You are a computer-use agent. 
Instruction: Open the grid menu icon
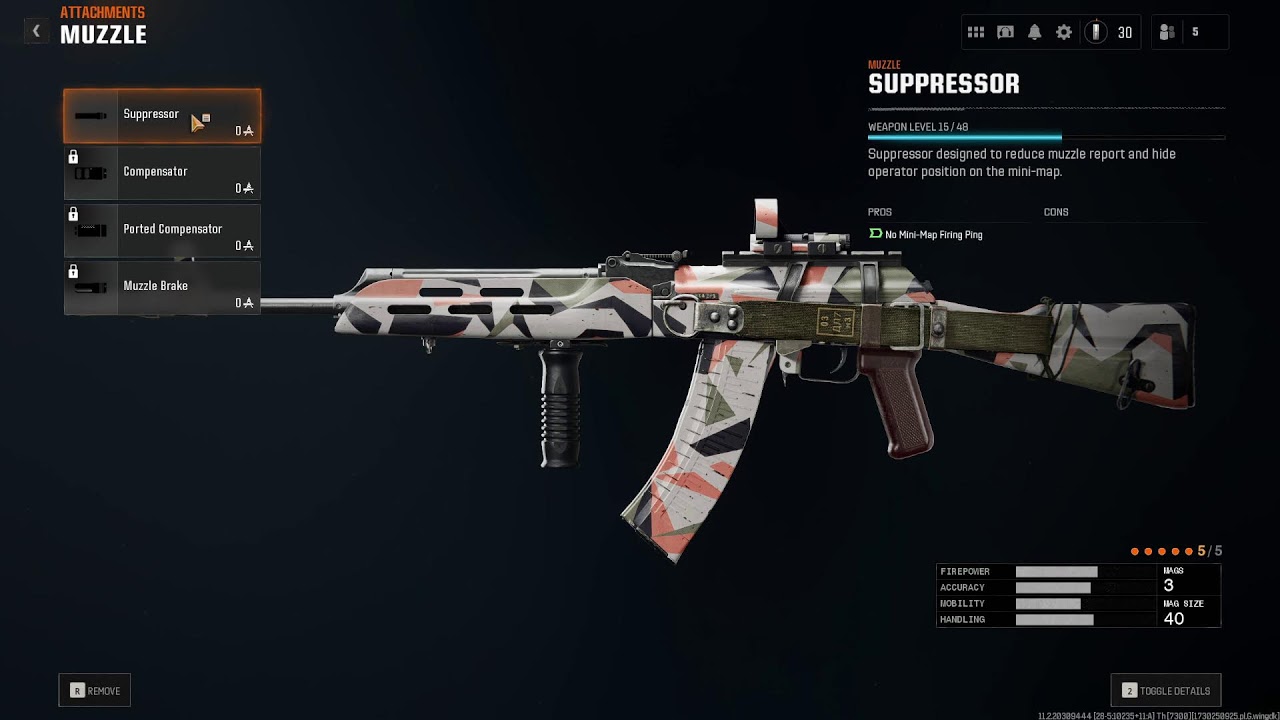tap(976, 32)
